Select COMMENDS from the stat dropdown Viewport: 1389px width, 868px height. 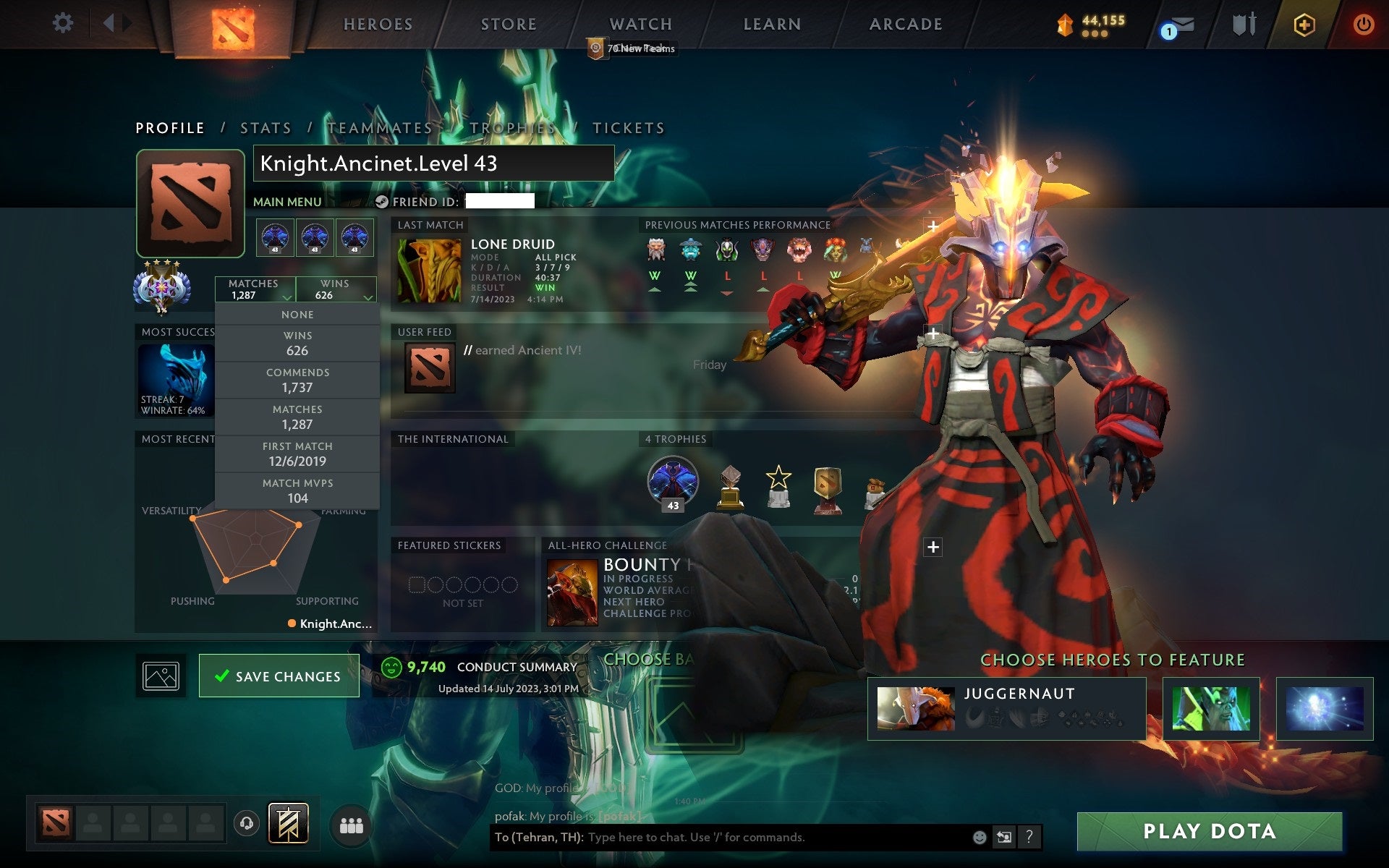298,380
